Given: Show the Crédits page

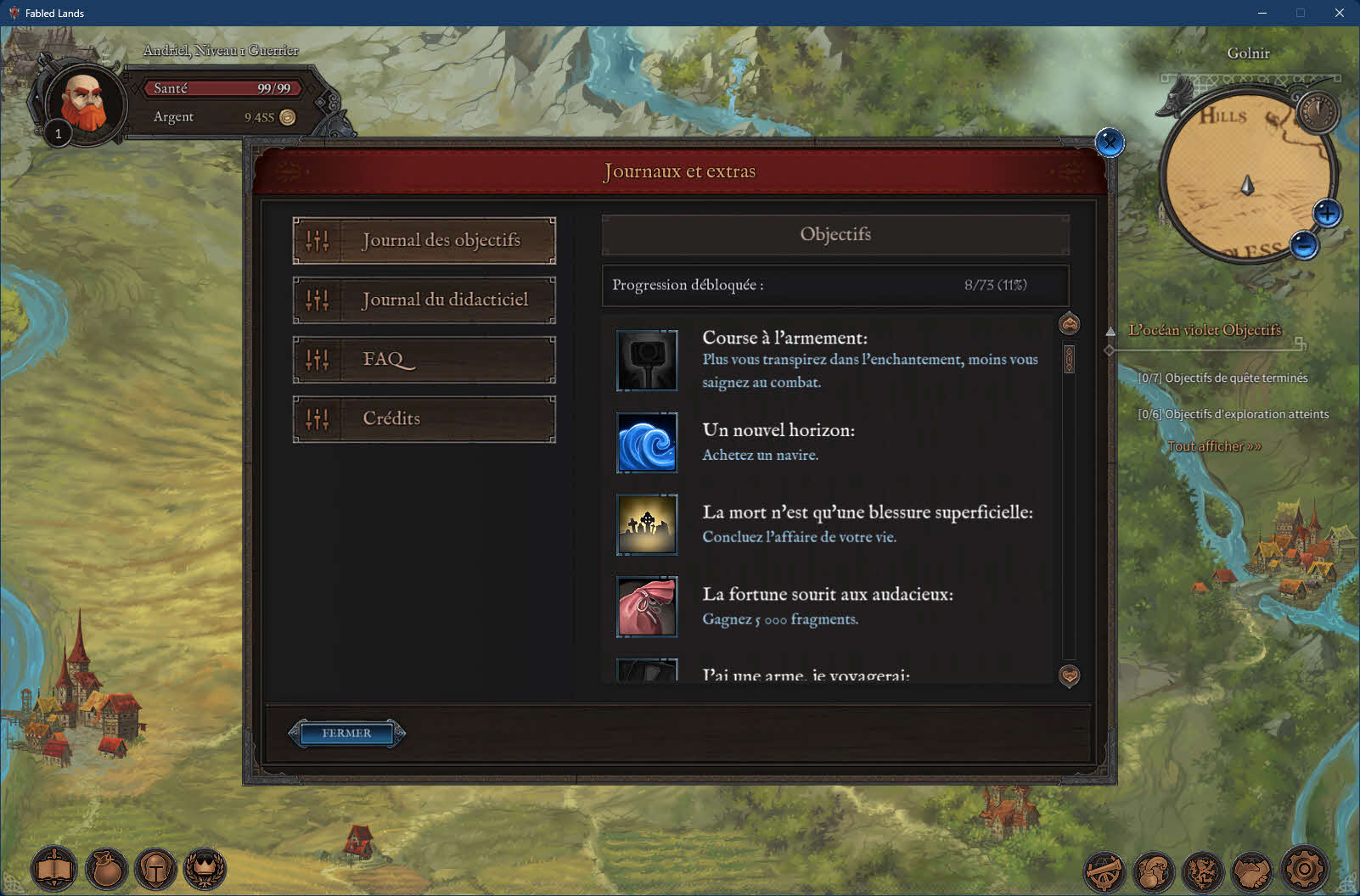Looking at the screenshot, I should tap(424, 418).
